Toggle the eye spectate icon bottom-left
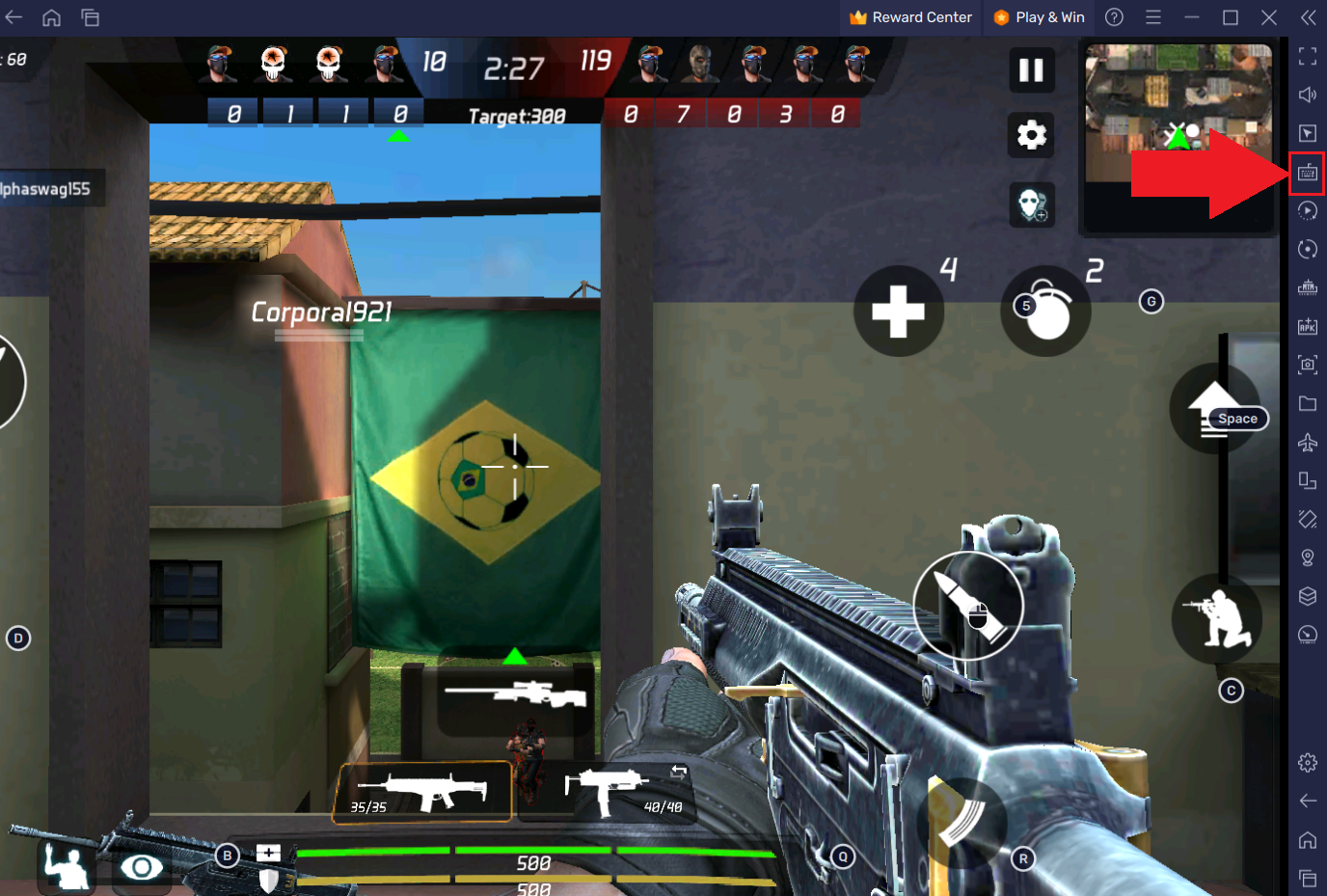 click(x=141, y=867)
